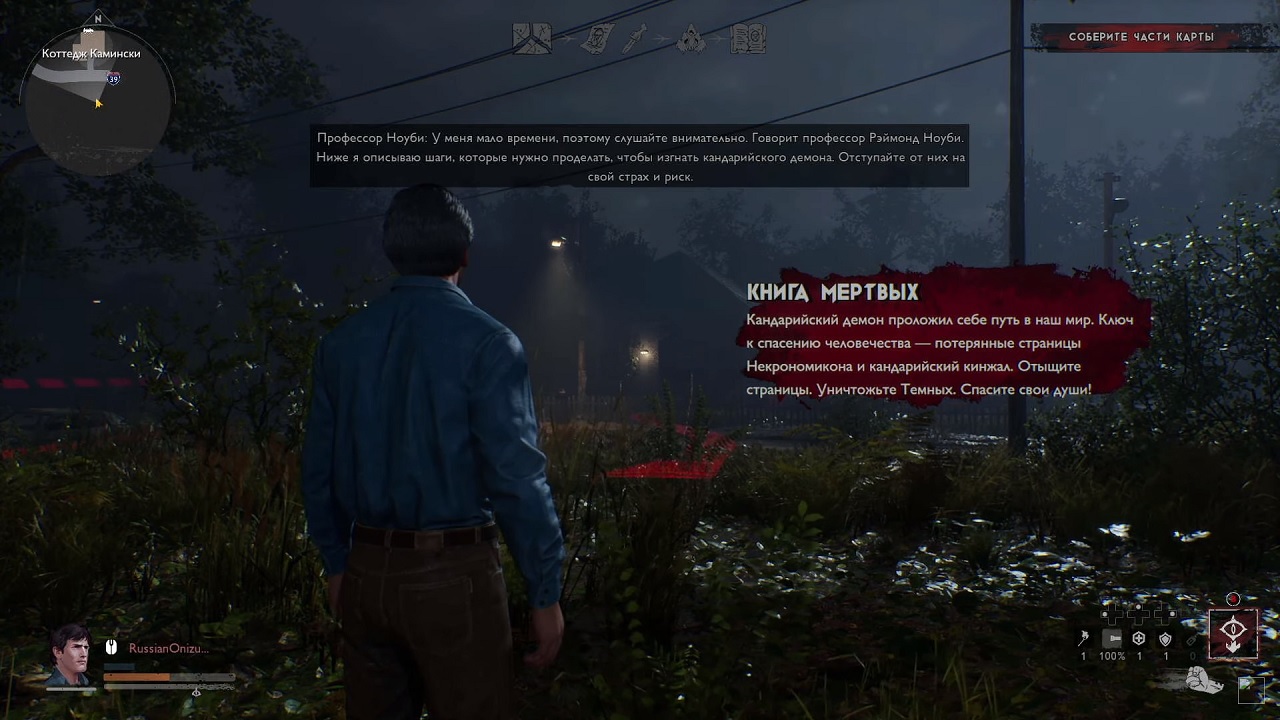Select the dimmed ammo item with zero count
Screen dimensions: 1280x720
click(x=1191, y=640)
